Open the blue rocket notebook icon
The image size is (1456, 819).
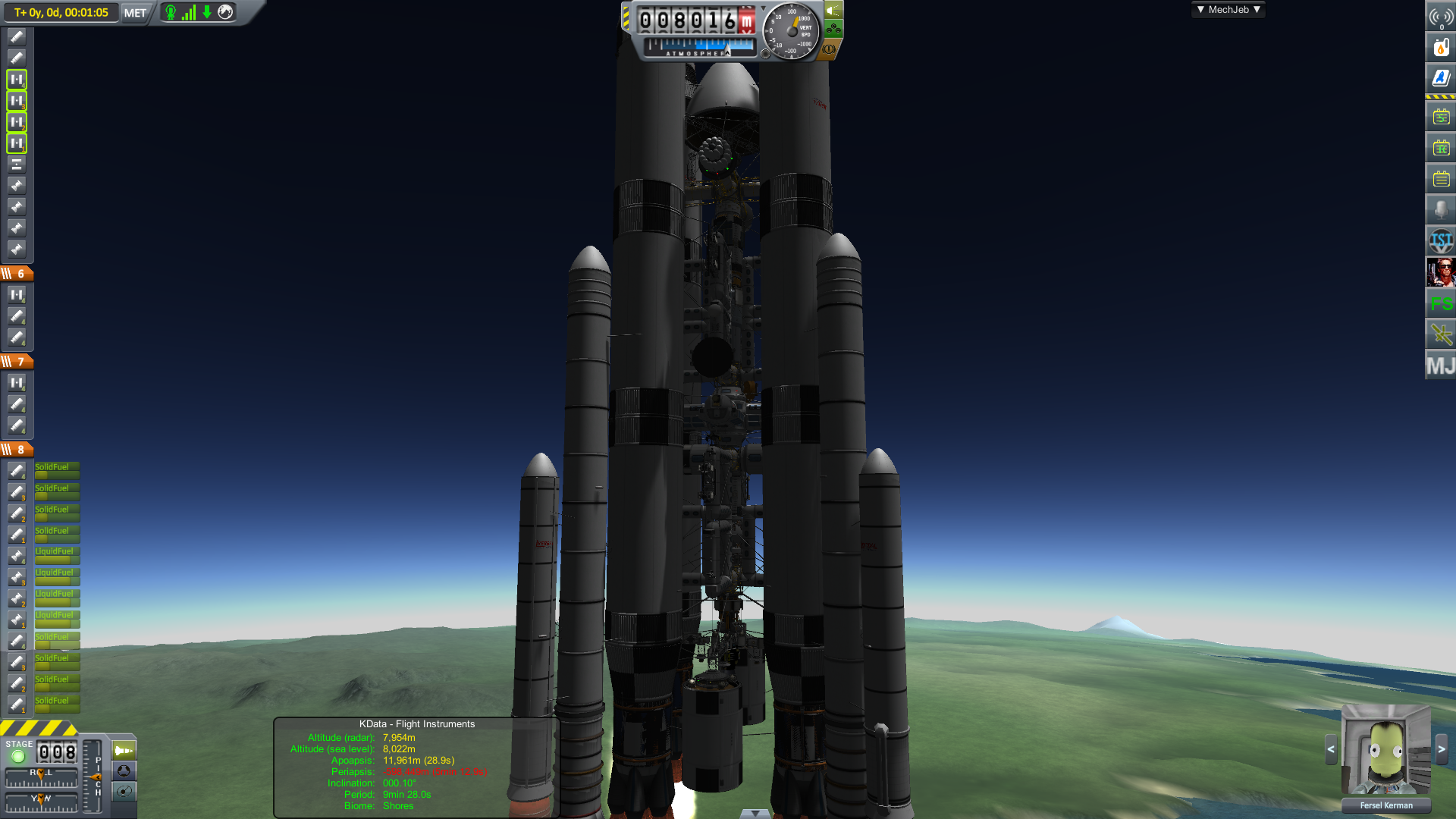(1441, 78)
